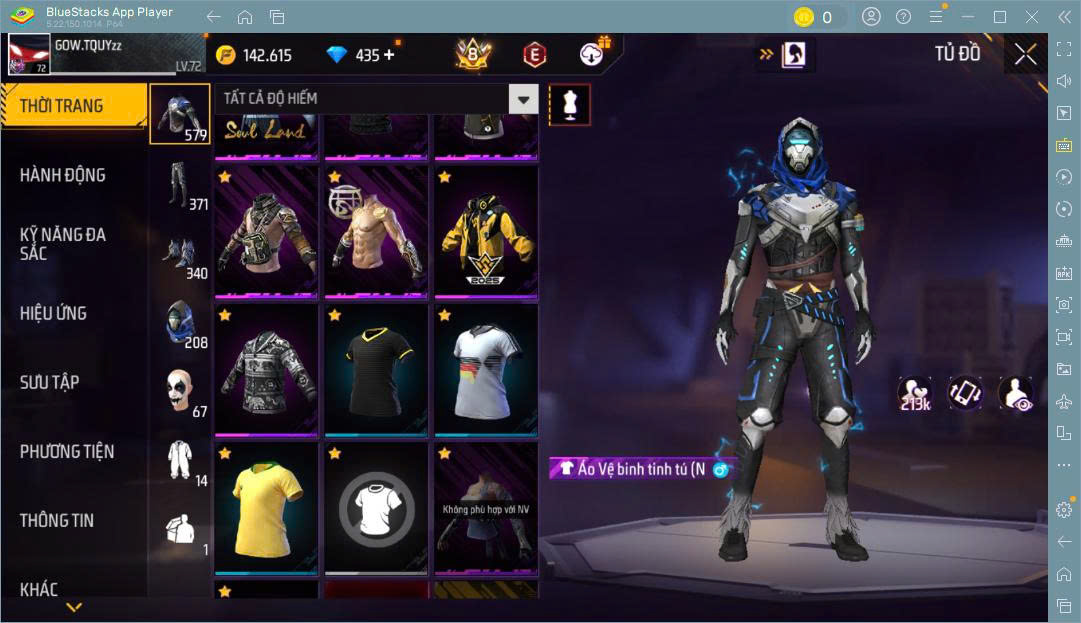The height and width of the screenshot is (623, 1081).
Task: Switch to the HÀNH ĐỘNG category
Action: [63, 175]
